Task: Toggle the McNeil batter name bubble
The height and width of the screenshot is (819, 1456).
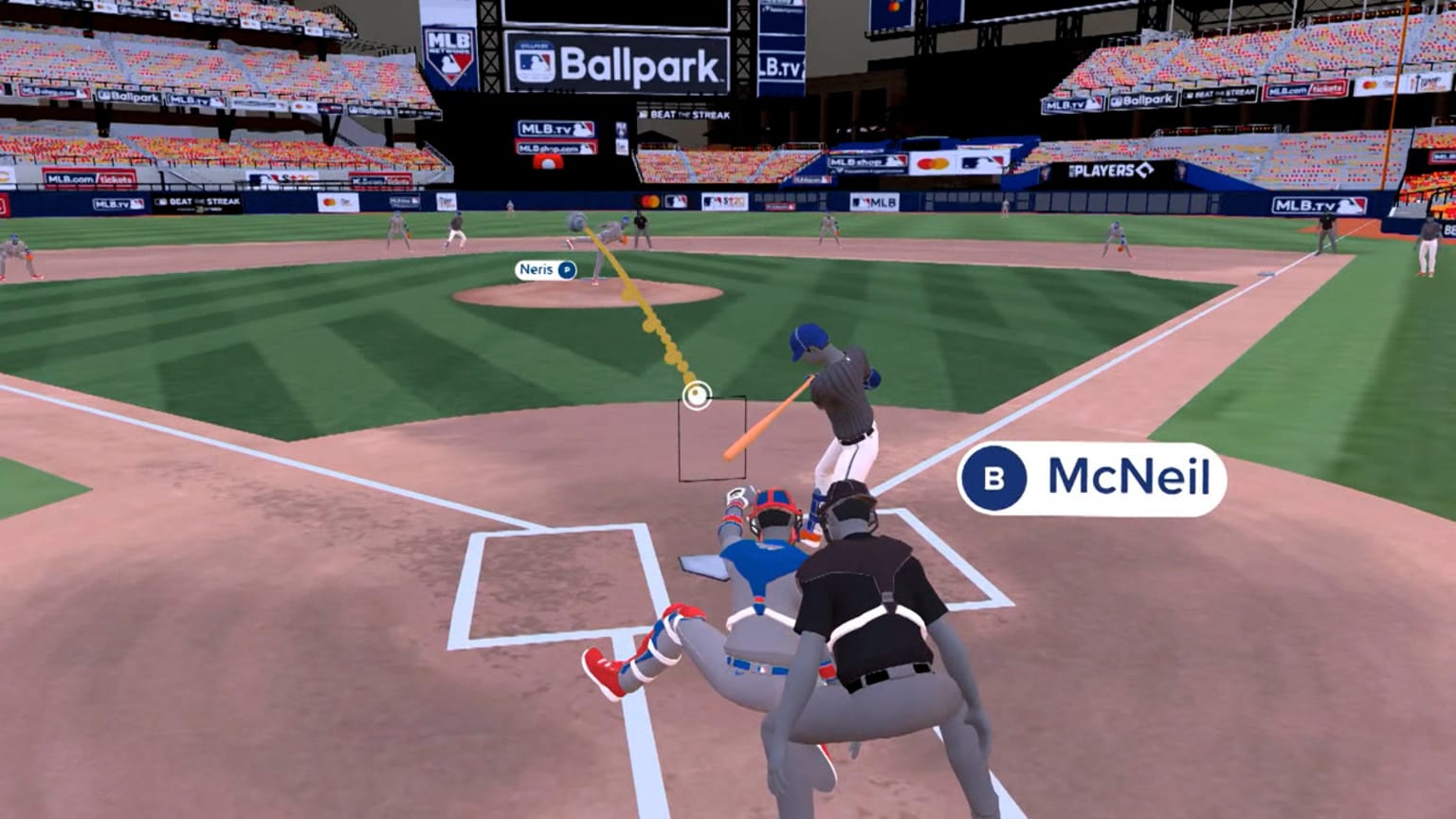Action: pos(1090,479)
